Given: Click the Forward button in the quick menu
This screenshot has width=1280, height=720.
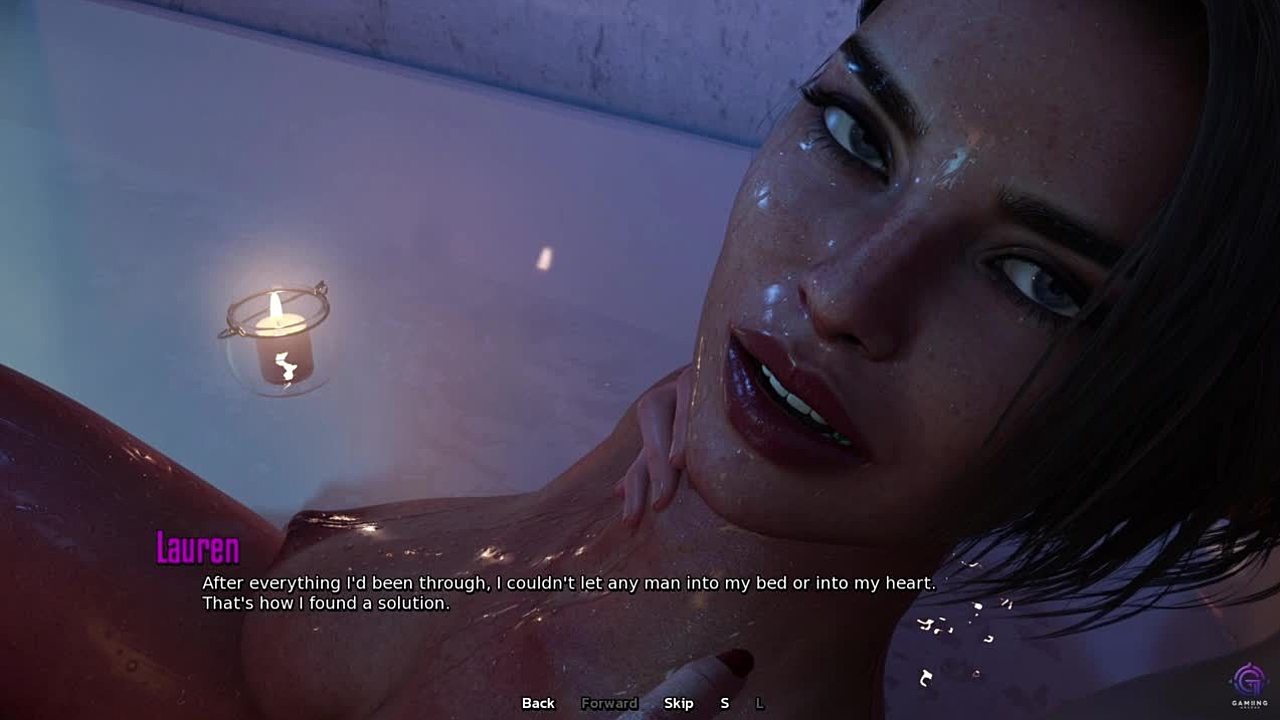Looking at the screenshot, I should click(609, 703).
